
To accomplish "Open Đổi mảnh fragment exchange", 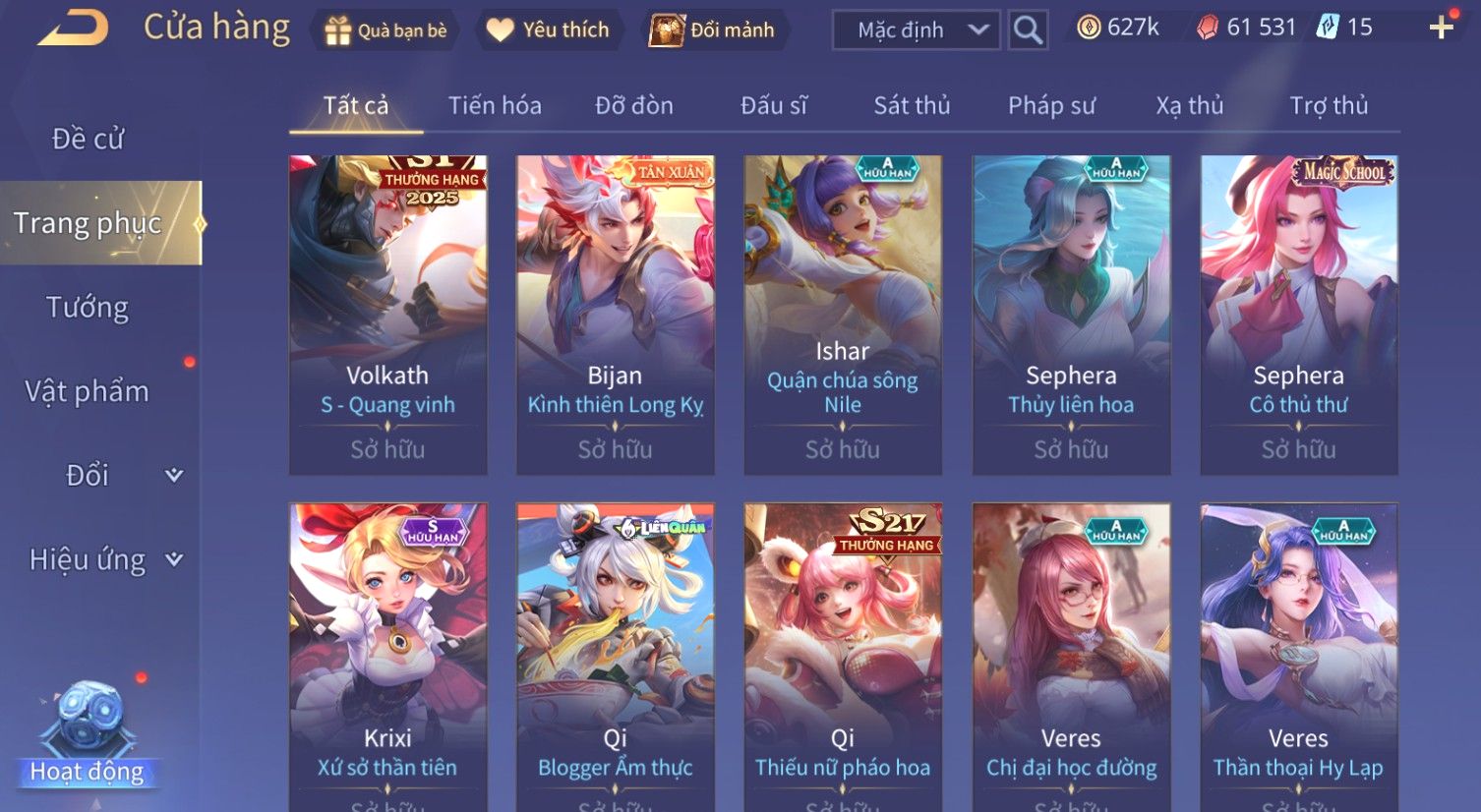I will [x=712, y=30].
